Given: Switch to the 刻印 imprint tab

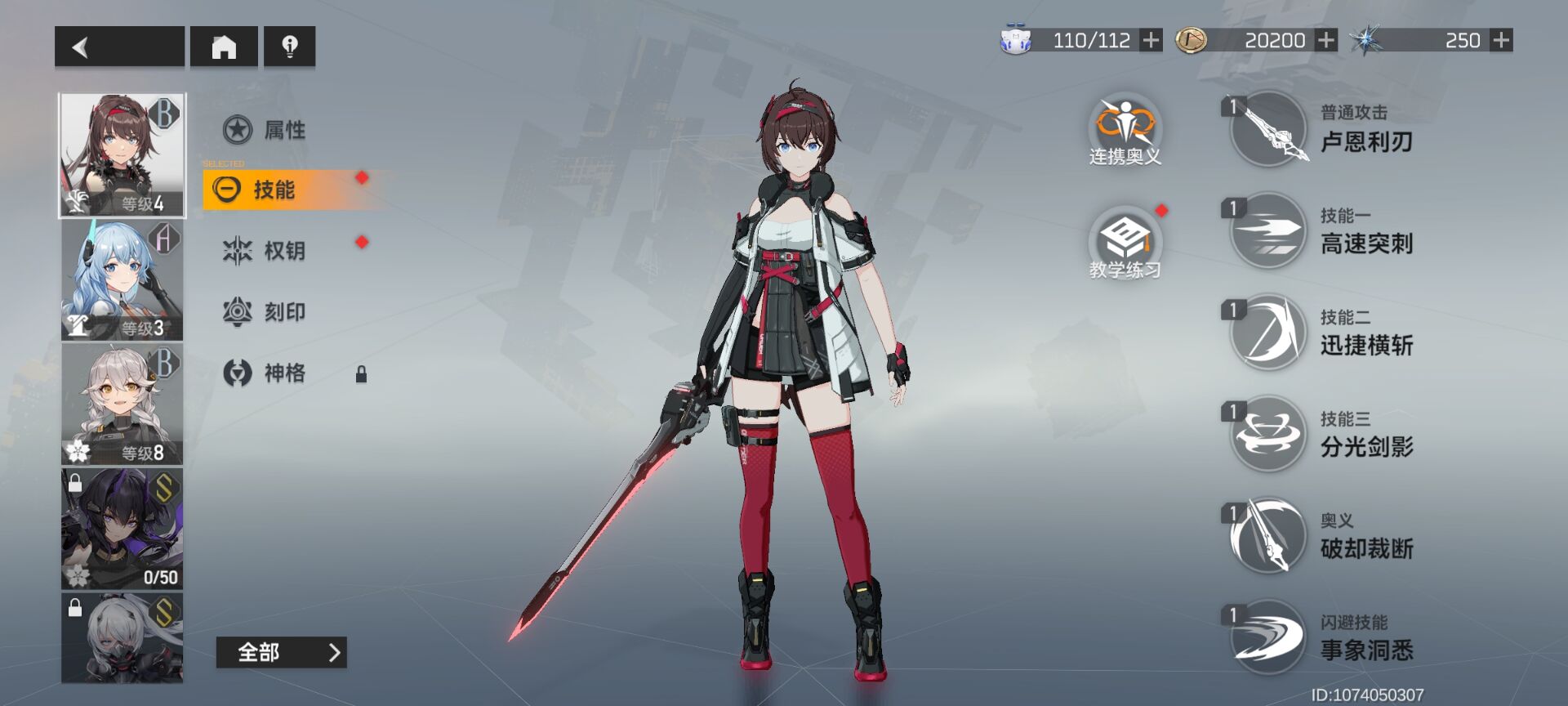Looking at the screenshot, I should [265, 311].
